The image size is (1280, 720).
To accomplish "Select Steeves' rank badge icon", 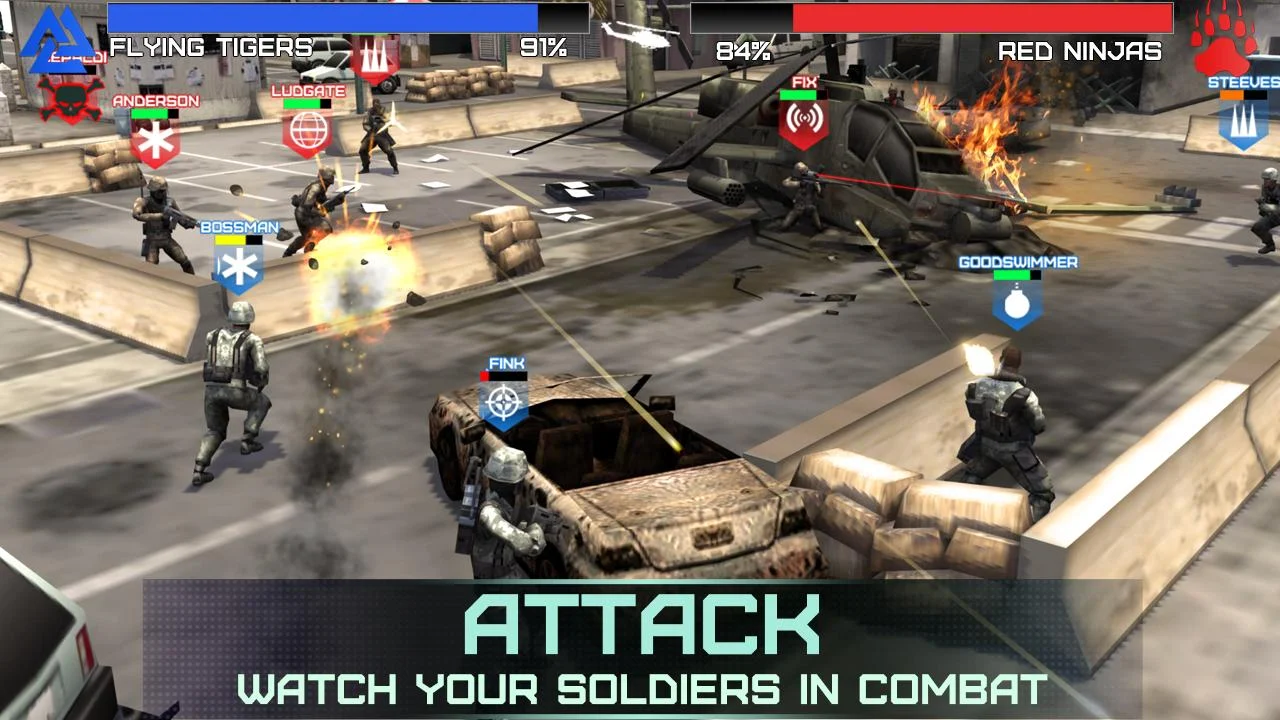I will 1244,130.
